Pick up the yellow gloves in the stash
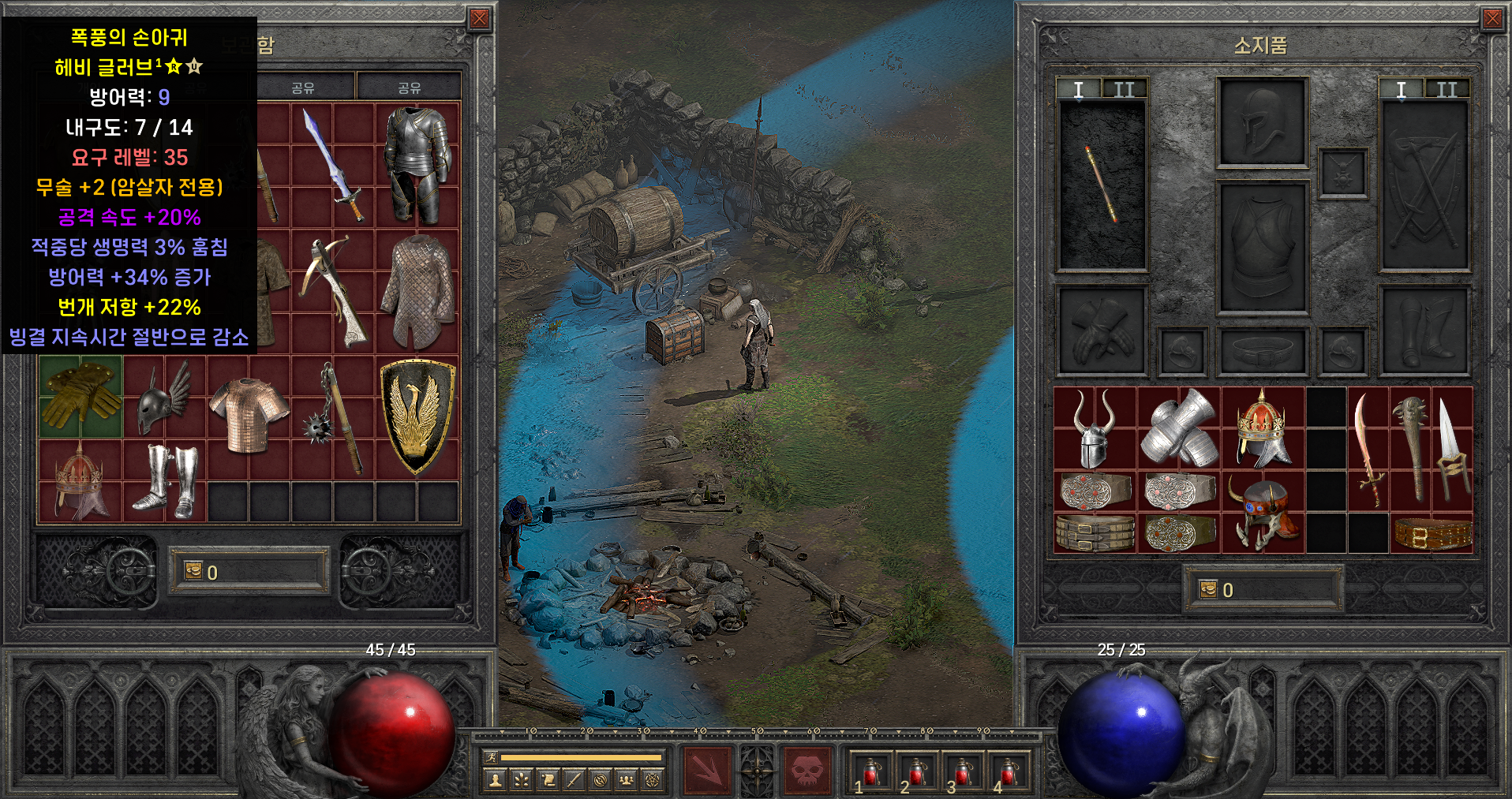Viewport: 1512px width, 799px height. pyautogui.click(x=80, y=394)
